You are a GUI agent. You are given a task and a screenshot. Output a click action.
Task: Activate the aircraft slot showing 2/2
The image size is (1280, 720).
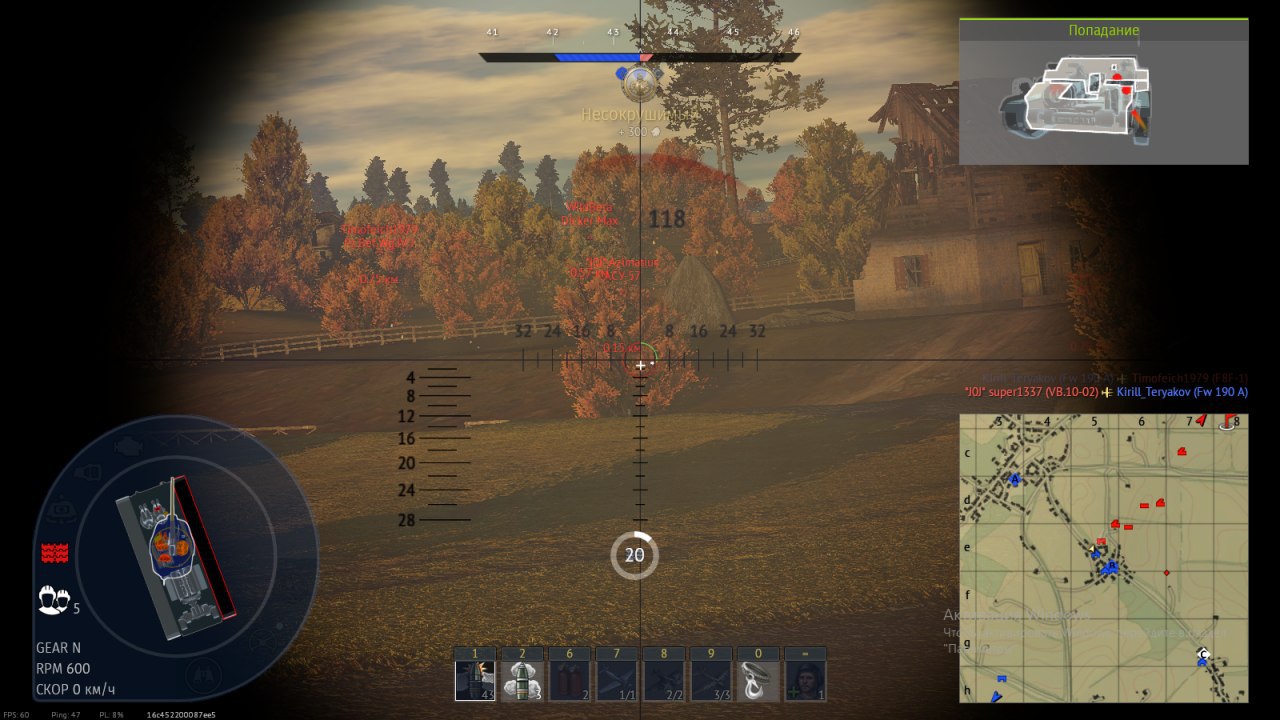(663, 679)
